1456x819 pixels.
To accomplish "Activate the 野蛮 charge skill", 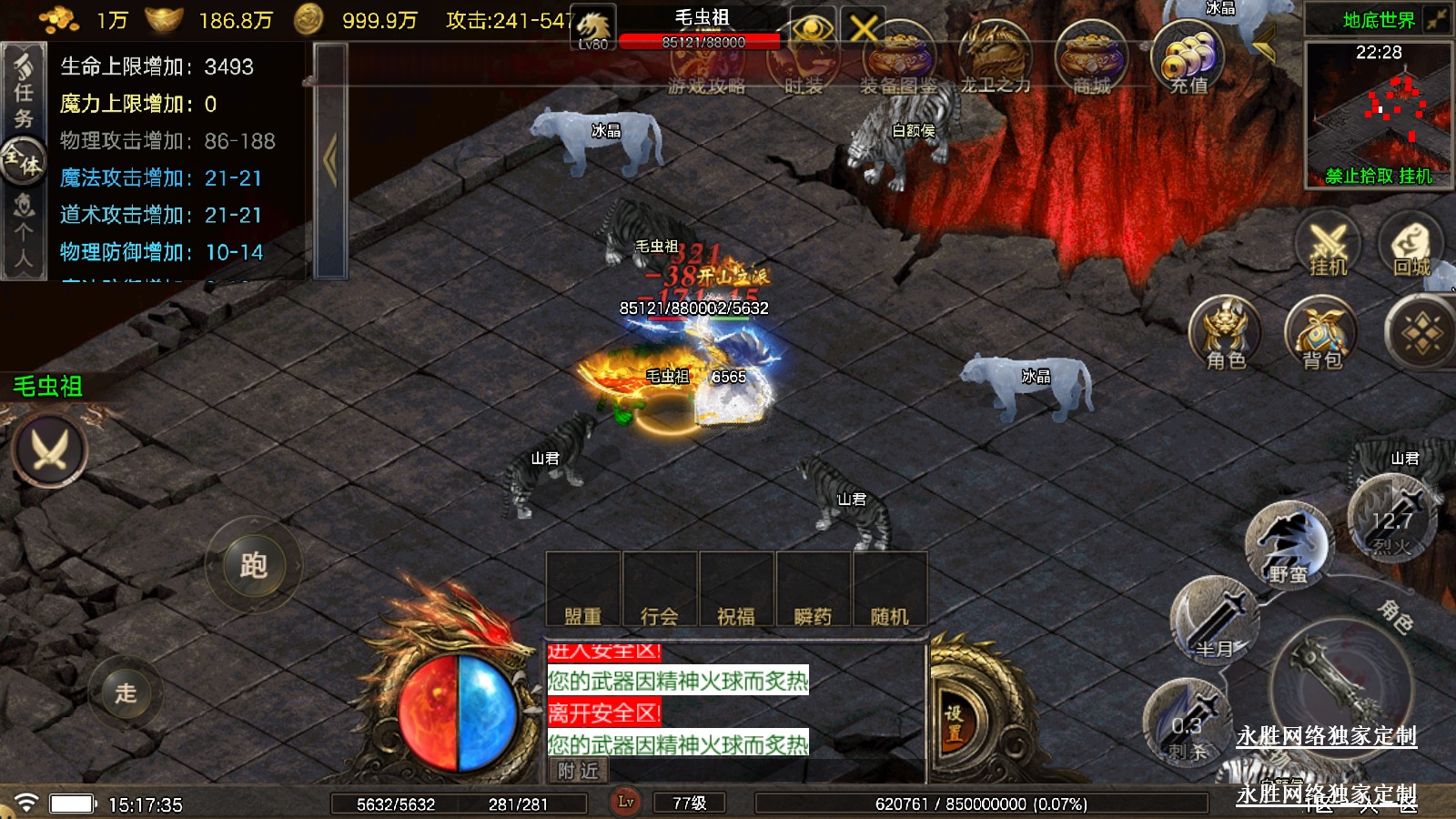I will 1287,544.
